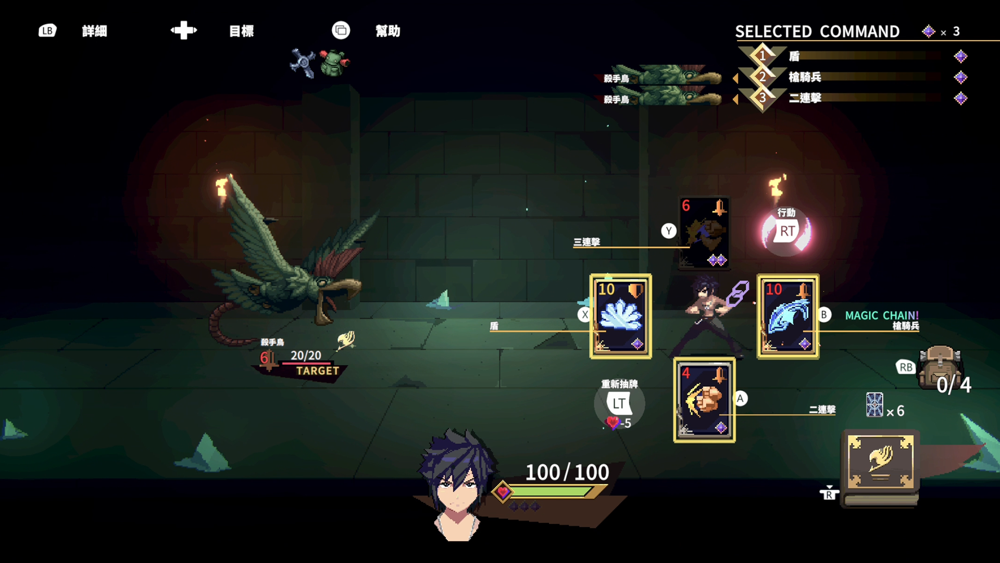Viewport: 1000px width, 563px height.
Task: Inspect the green frog relic icon
Action: [x=334, y=64]
